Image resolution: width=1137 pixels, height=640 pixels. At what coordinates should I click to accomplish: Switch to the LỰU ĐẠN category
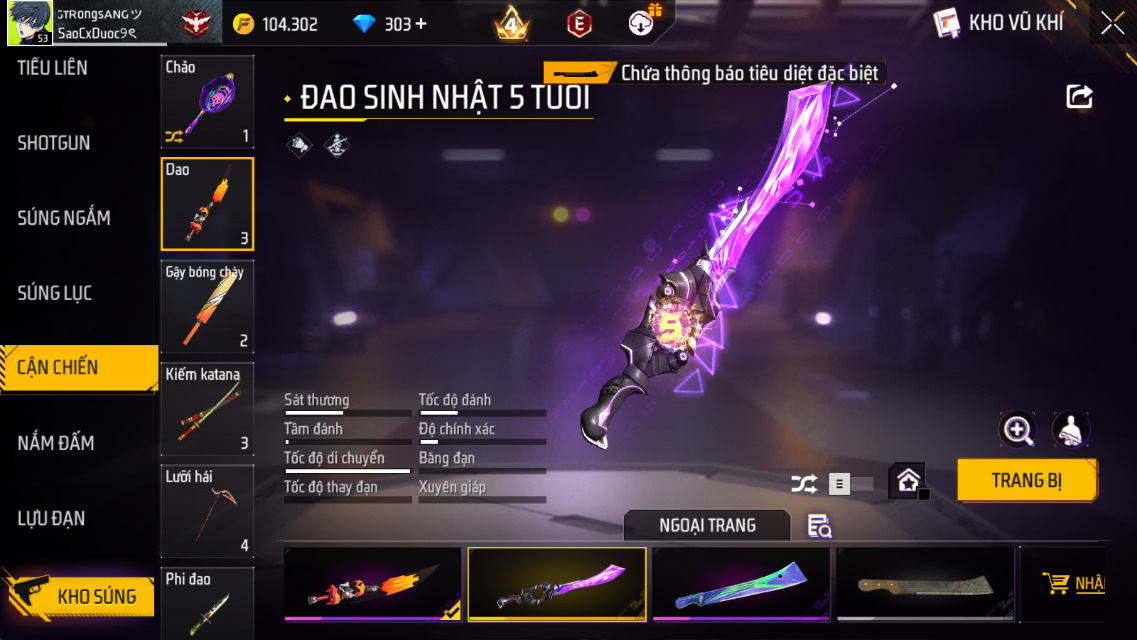[51, 518]
